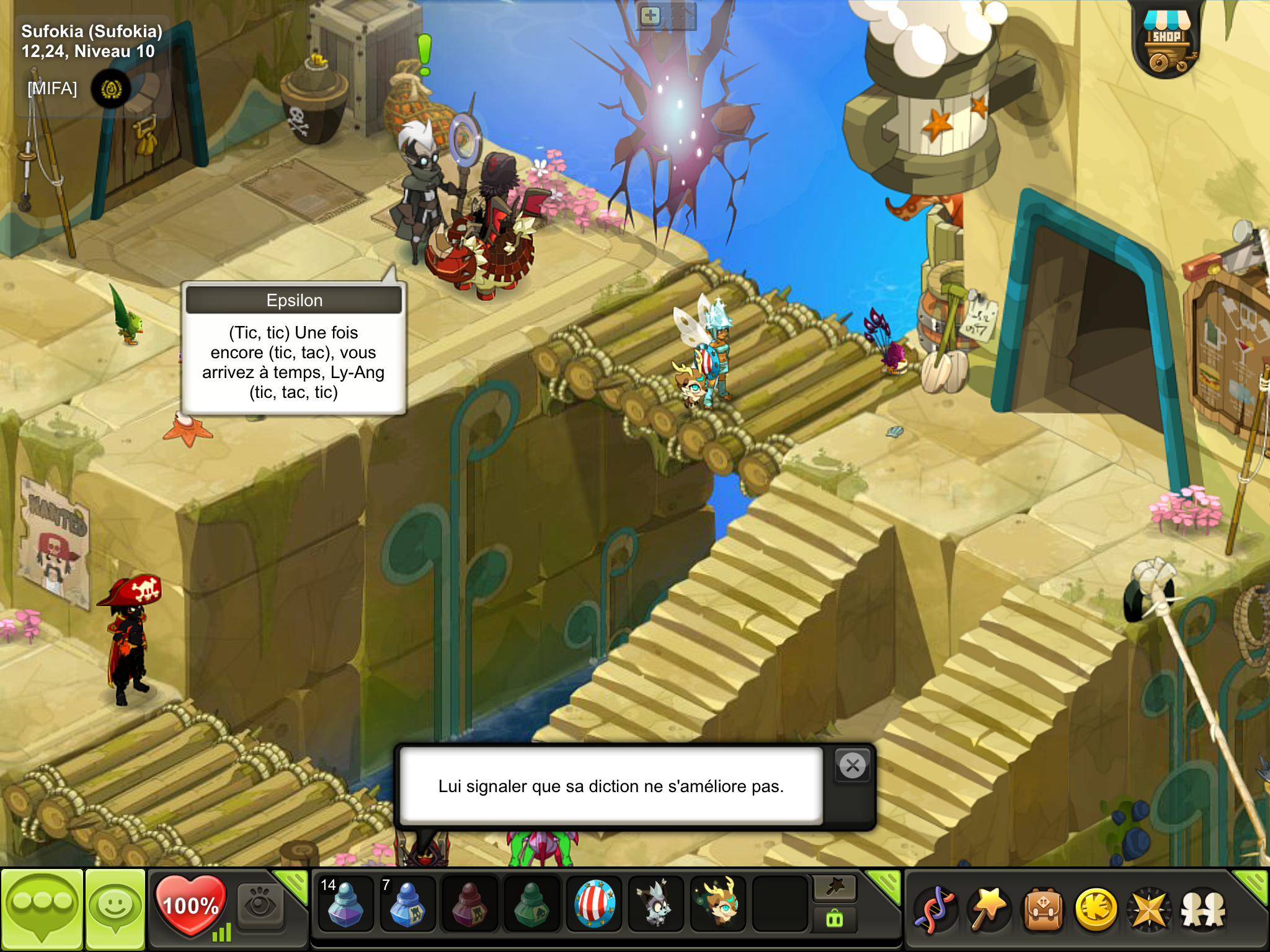
Task: Choose the reply about his diction not improving
Action: pyautogui.click(x=611, y=786)
